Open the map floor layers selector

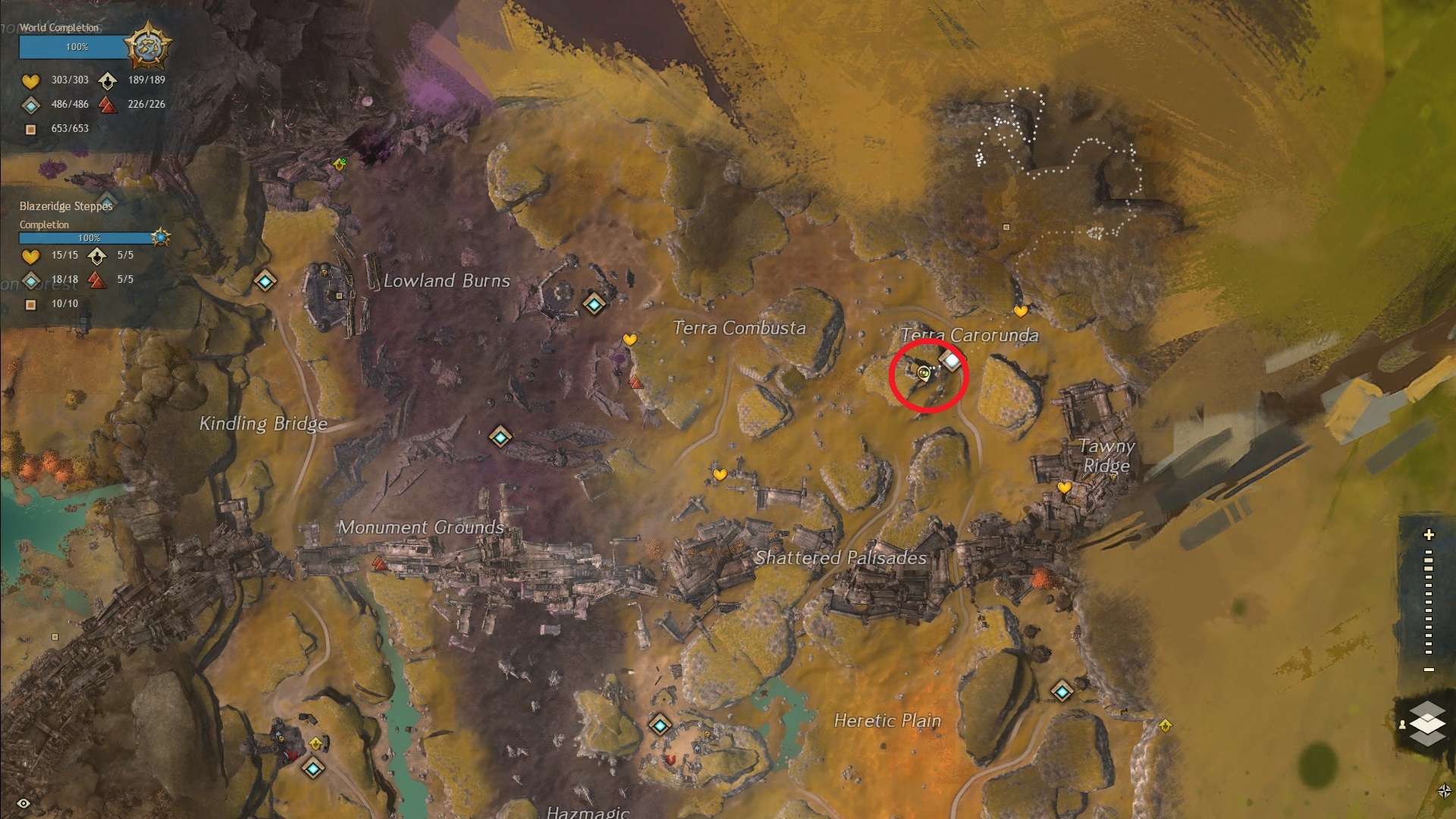(x=1427, y=723)
